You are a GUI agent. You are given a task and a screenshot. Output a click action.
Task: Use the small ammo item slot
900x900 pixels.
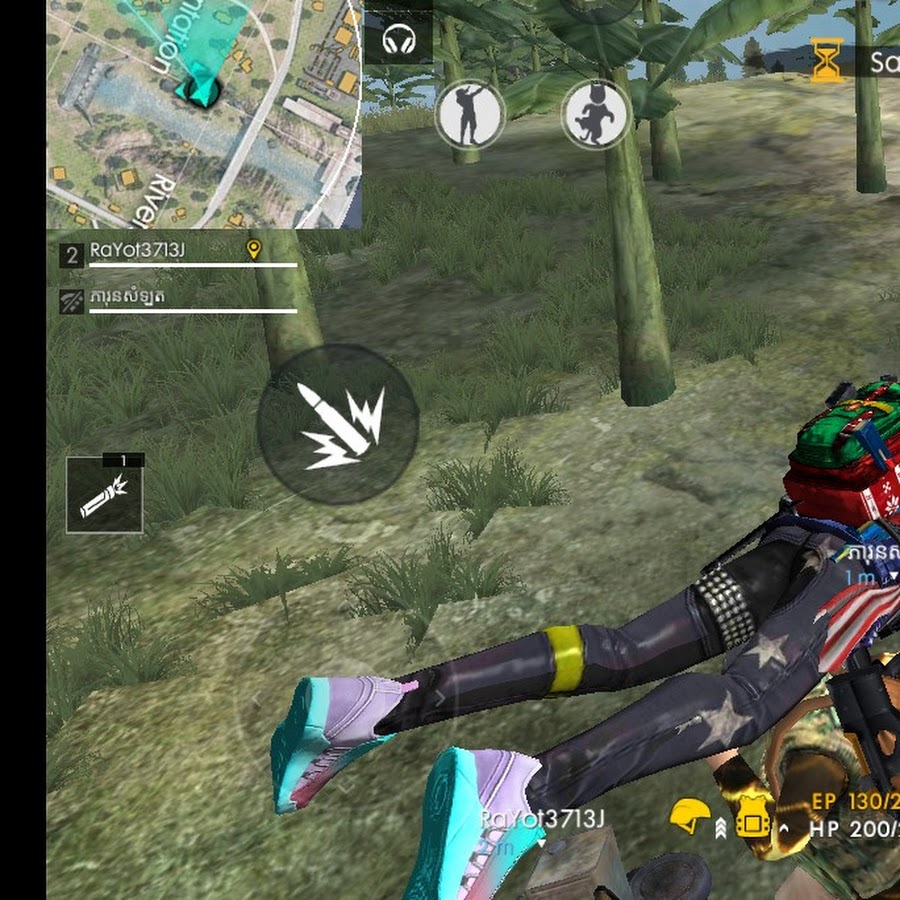click(105, 494)
